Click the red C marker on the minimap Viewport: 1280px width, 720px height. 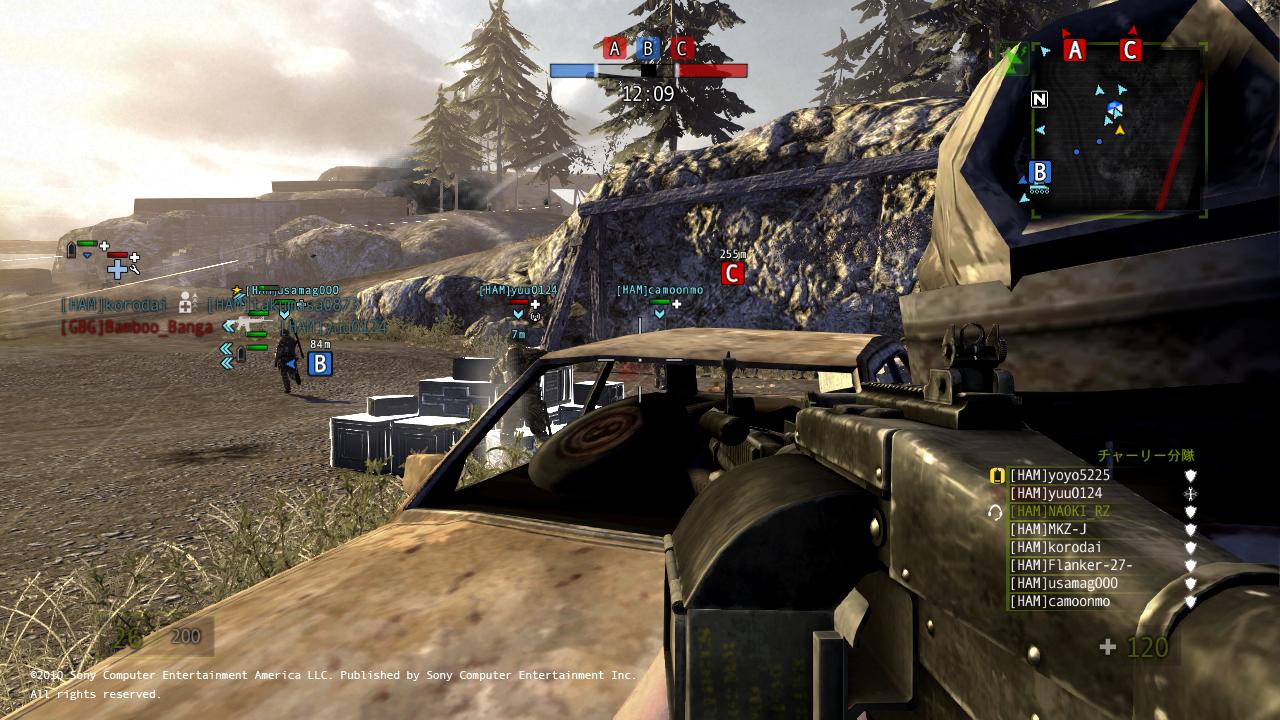(1131, 50)
